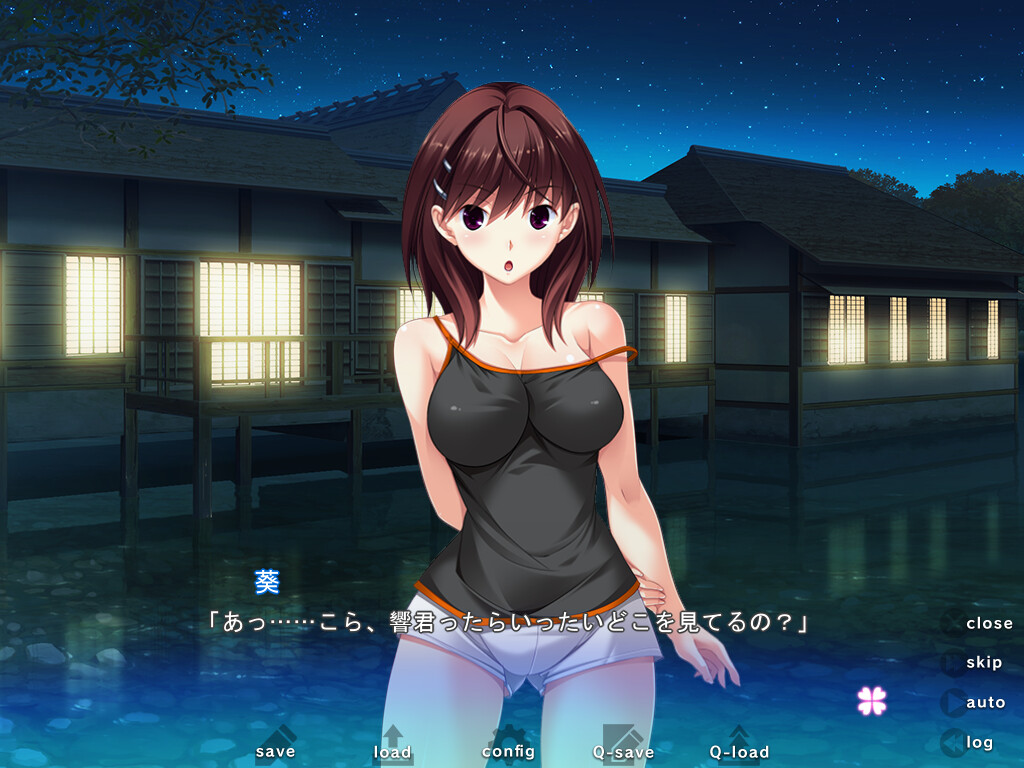
Task: Open the load menu
Action: point(392,746)
